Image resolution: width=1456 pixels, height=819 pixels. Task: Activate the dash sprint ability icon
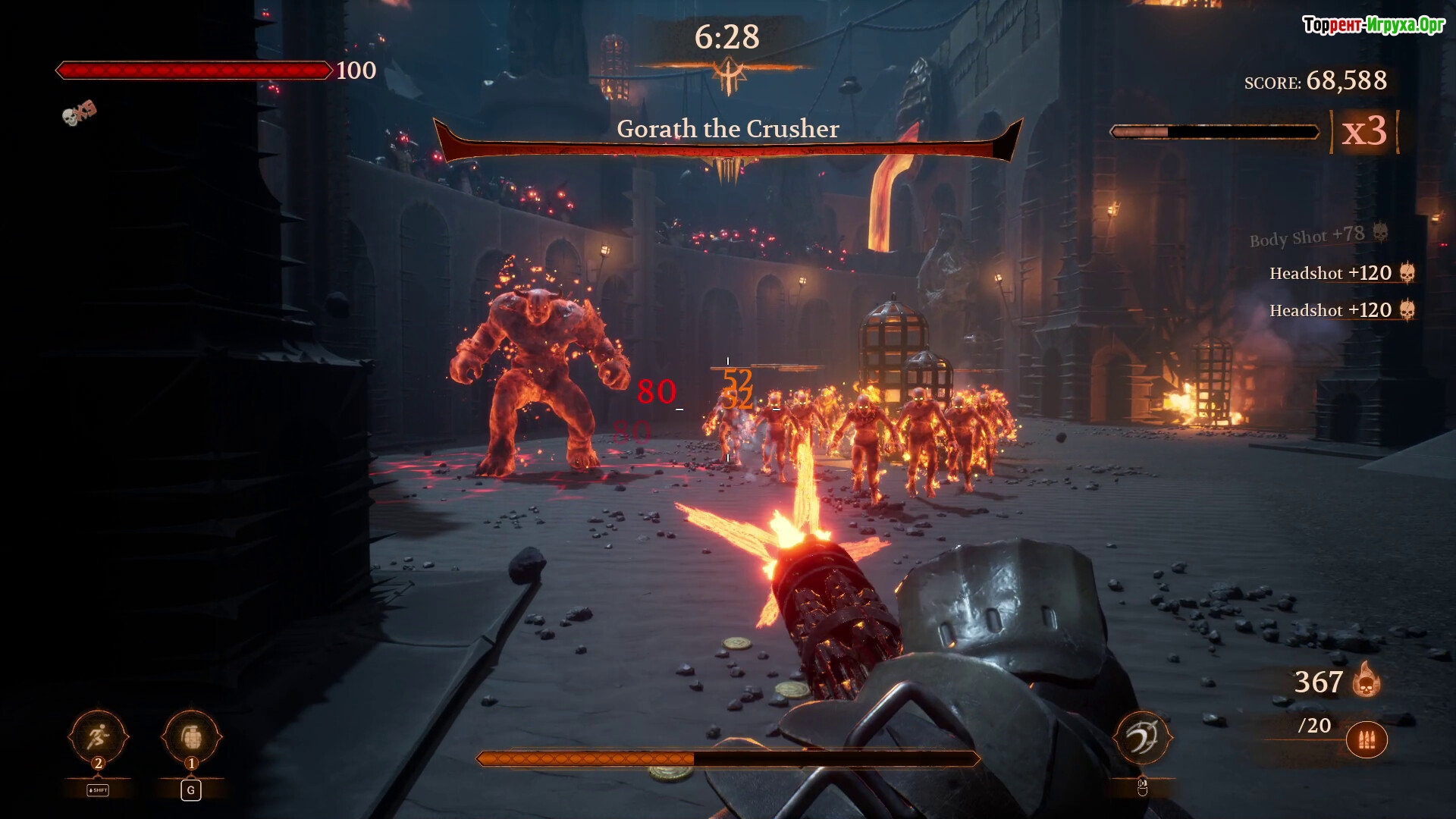98,736
